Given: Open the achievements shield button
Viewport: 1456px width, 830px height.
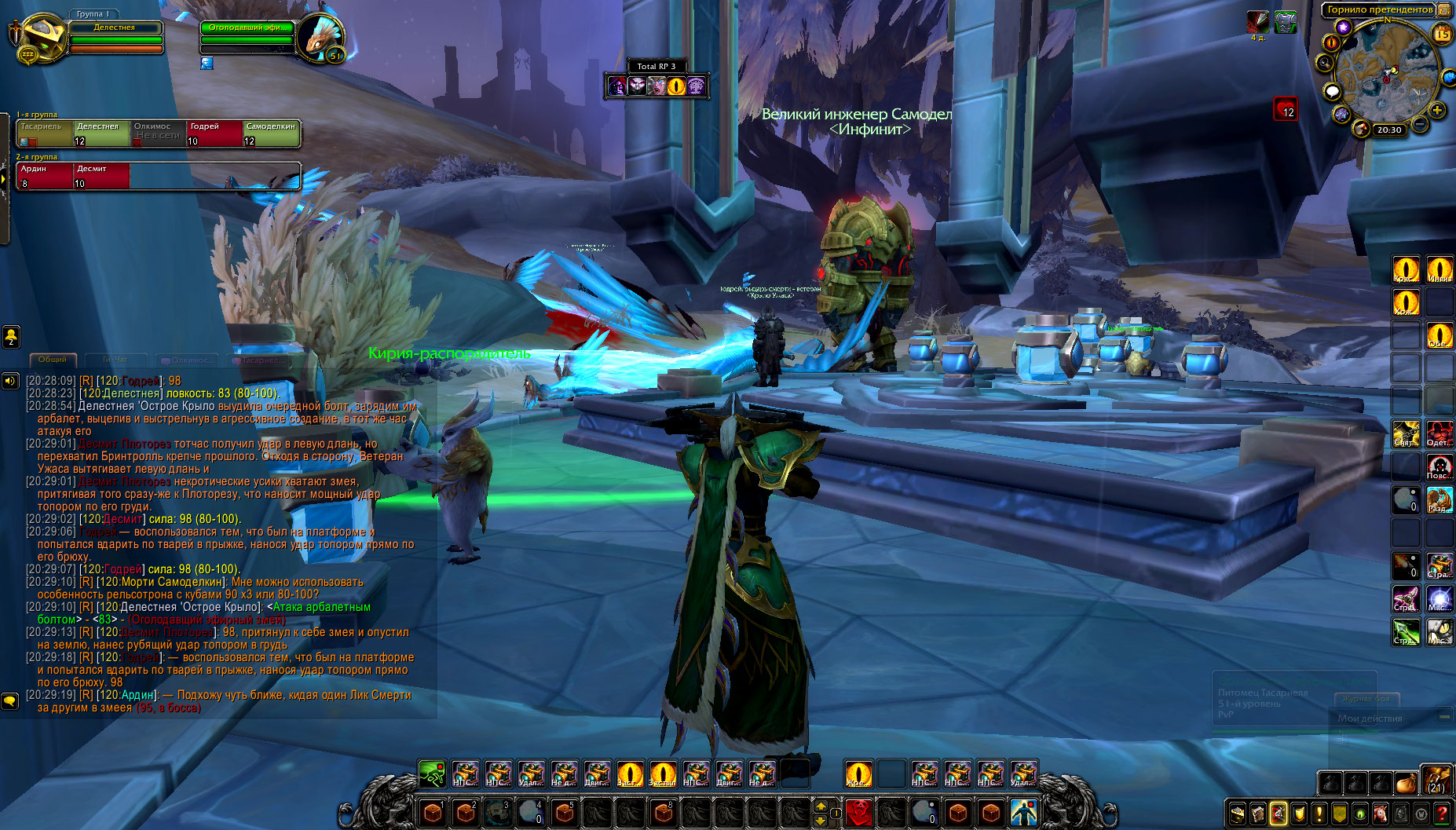Looking at the screenshot, I should [x=1299, y=814].
